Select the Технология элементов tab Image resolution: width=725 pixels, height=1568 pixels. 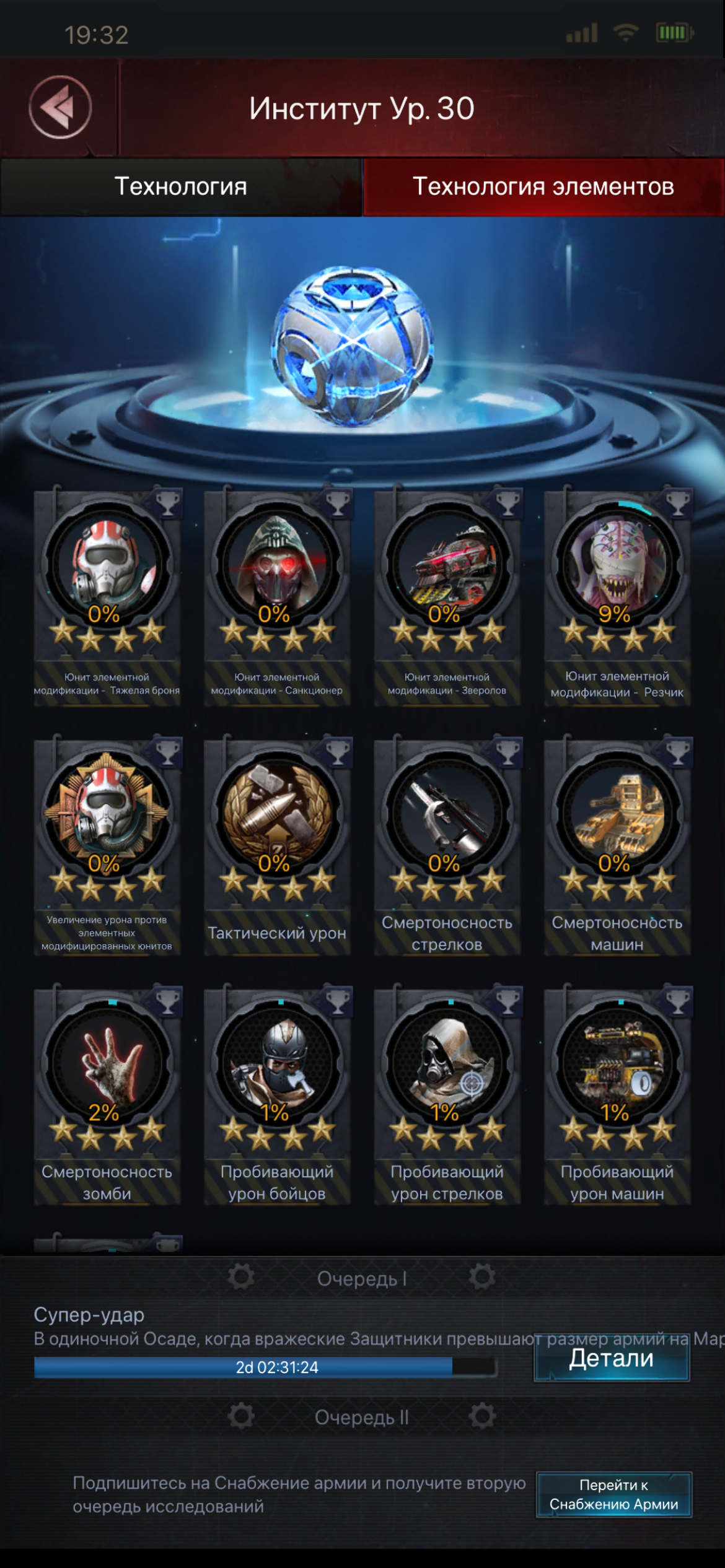tap(543, 186)
